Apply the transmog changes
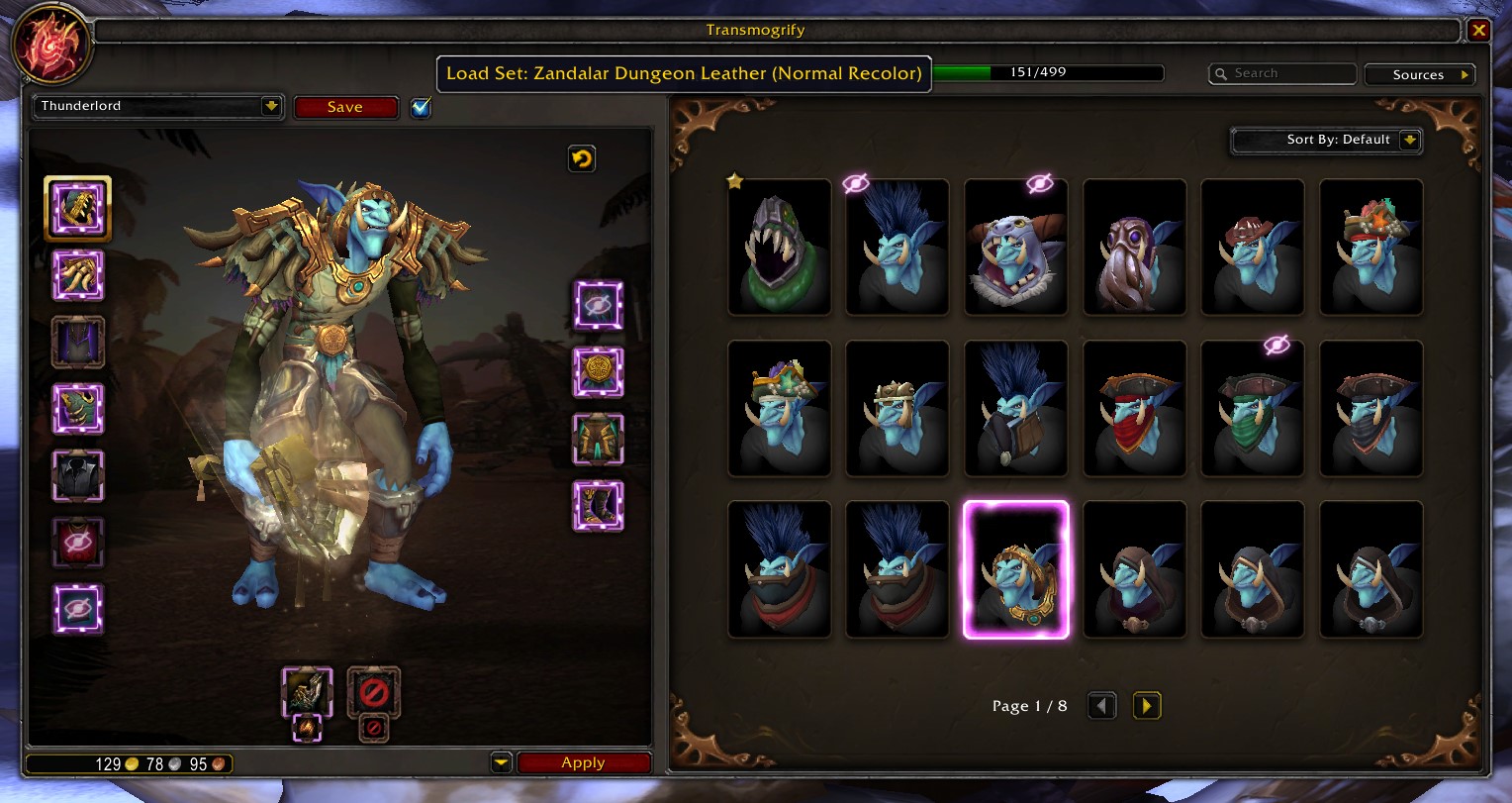Viewport: 1512px width, 803px height. tap(583, 762)
